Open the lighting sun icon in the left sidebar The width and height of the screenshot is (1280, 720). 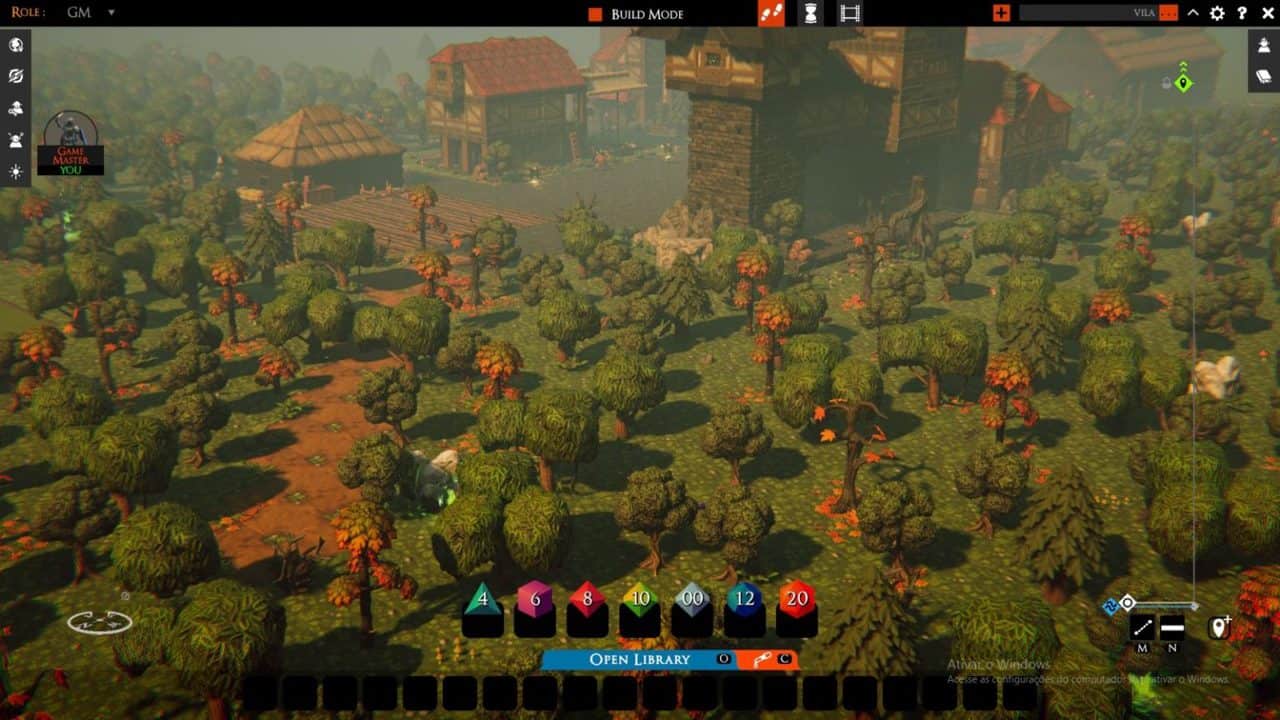(x=16, y=170)
